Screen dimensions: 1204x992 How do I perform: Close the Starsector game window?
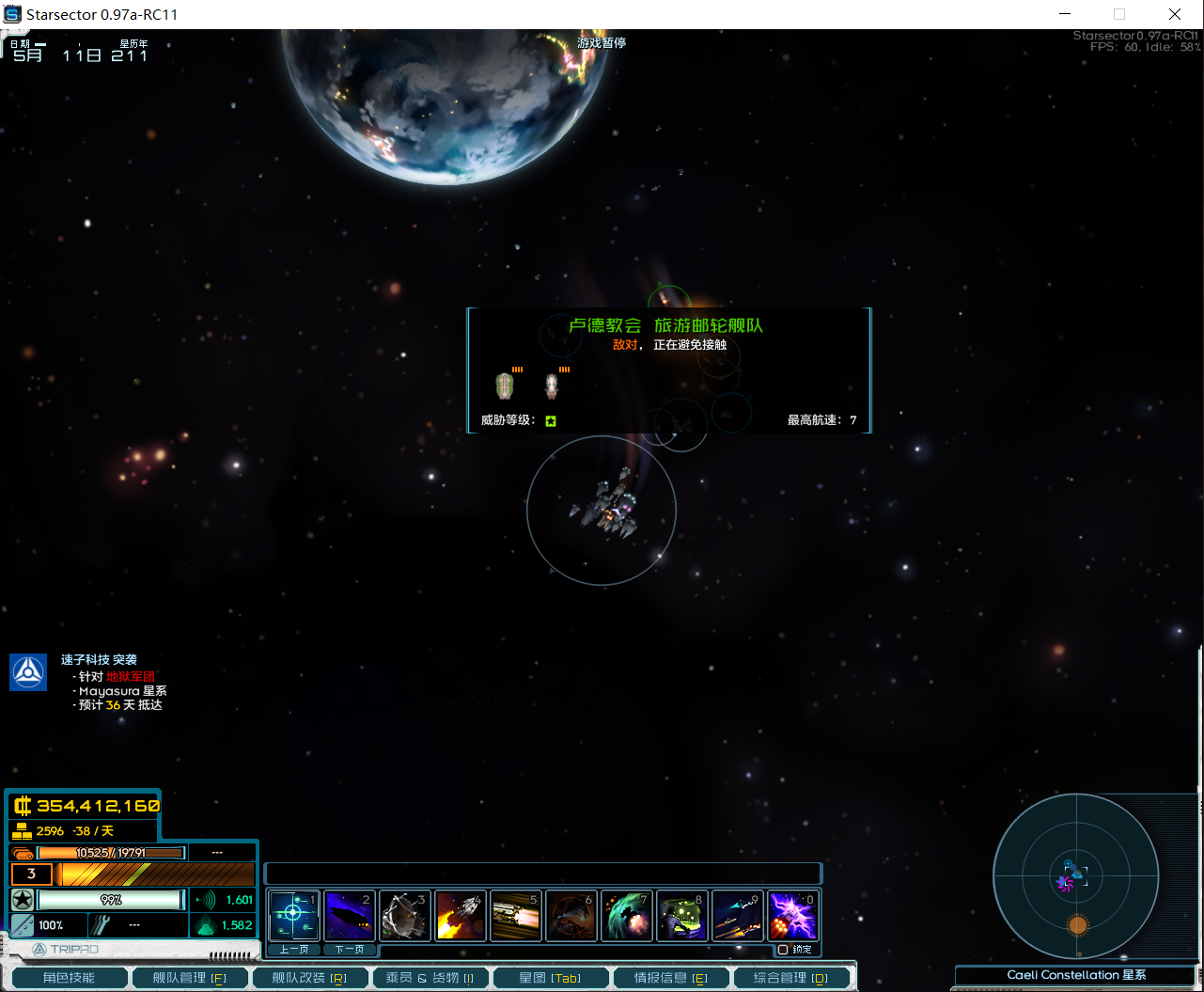click(x=1175, y=14)
